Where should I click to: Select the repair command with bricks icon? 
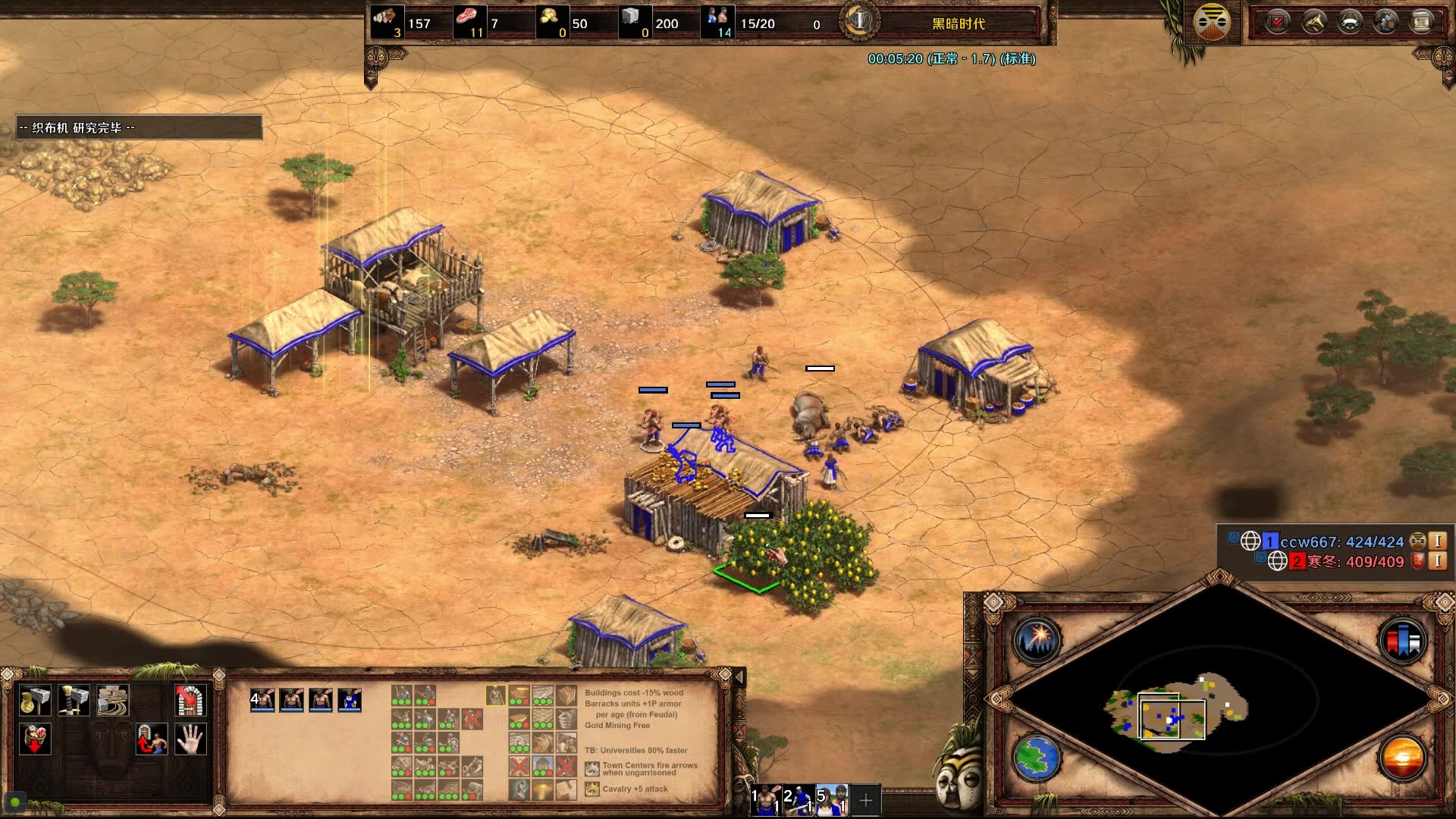point(112,700)
